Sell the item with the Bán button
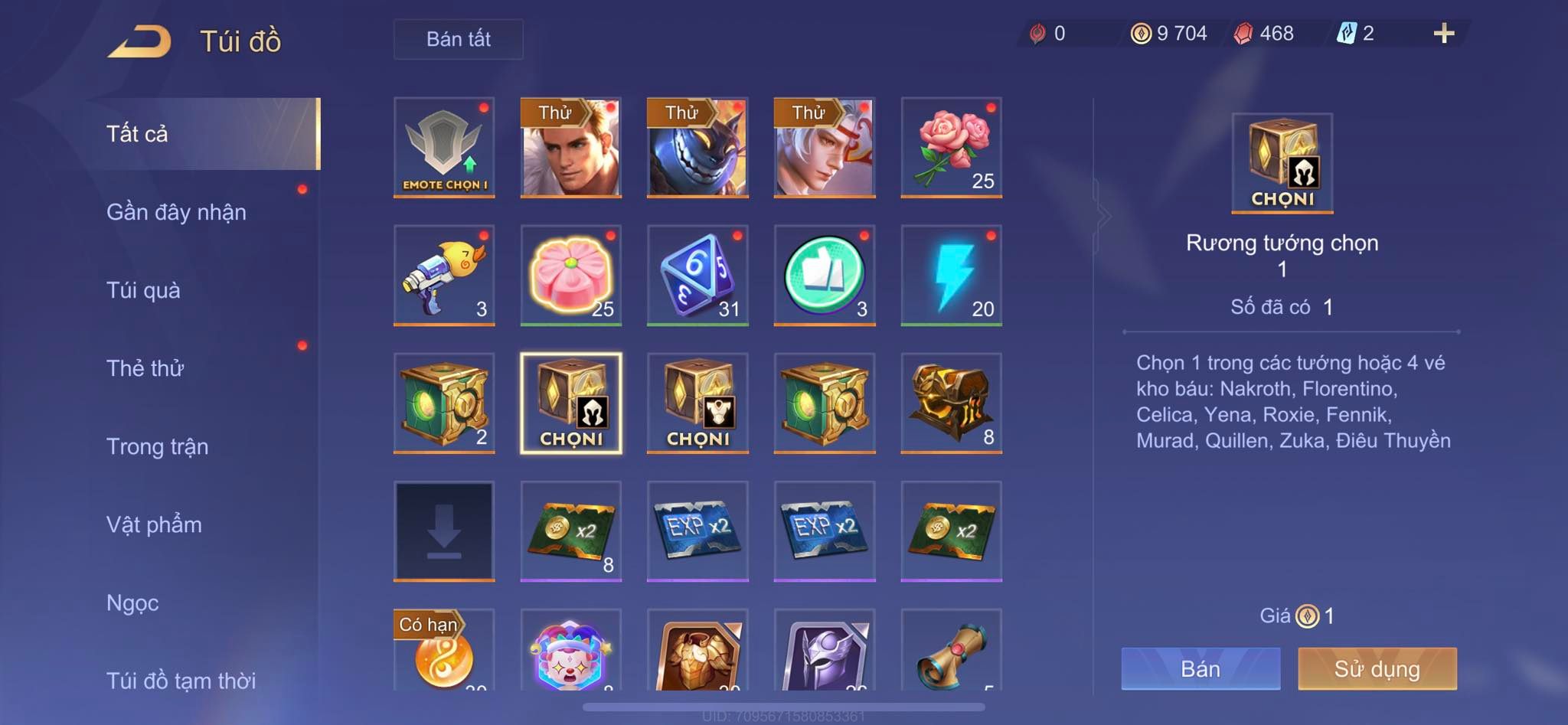Image resolution: width=1568 pixels, height=725 pixels. click(1200, 668)
